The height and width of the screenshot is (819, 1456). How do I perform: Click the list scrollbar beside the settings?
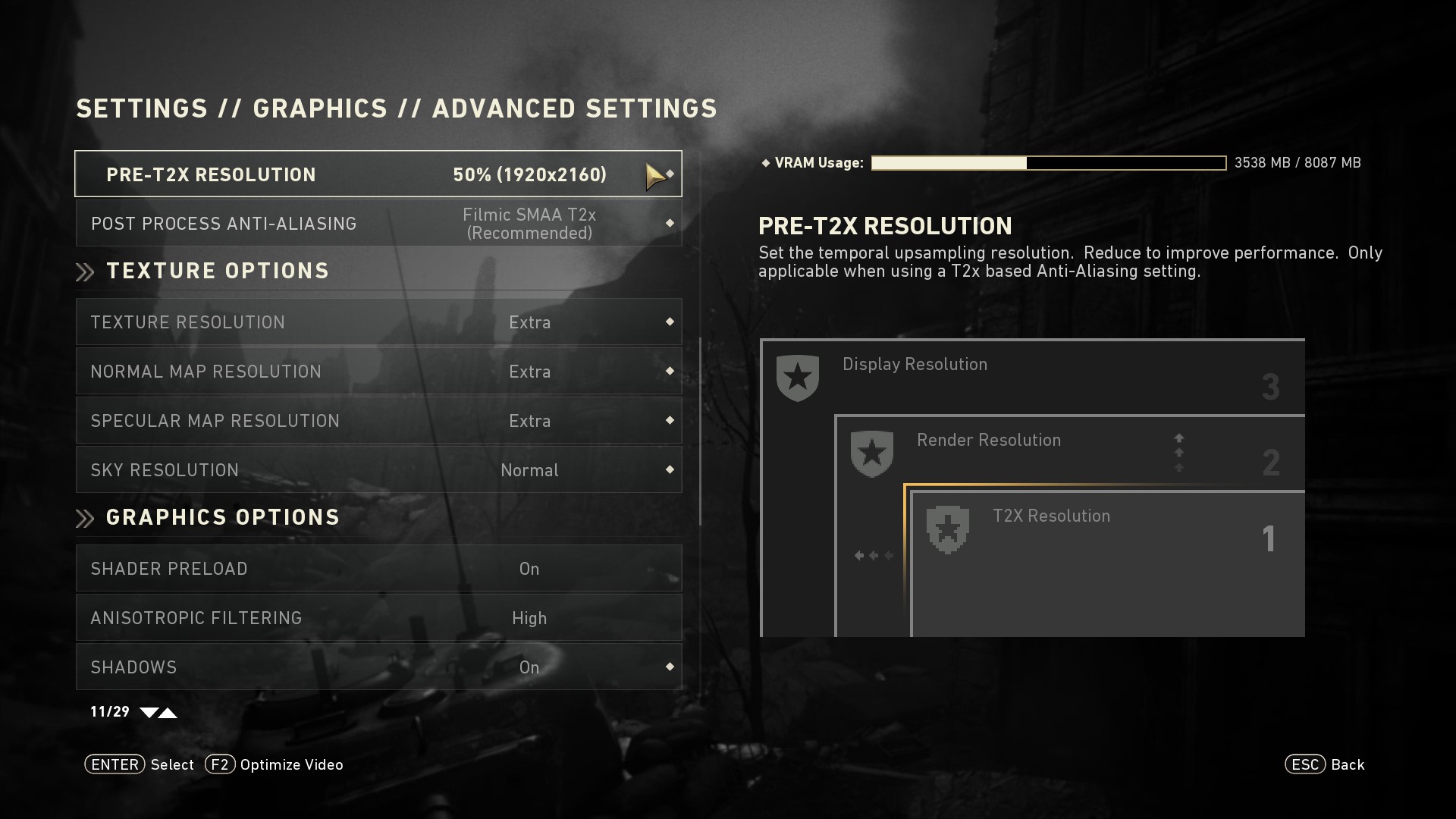[700, 432]
